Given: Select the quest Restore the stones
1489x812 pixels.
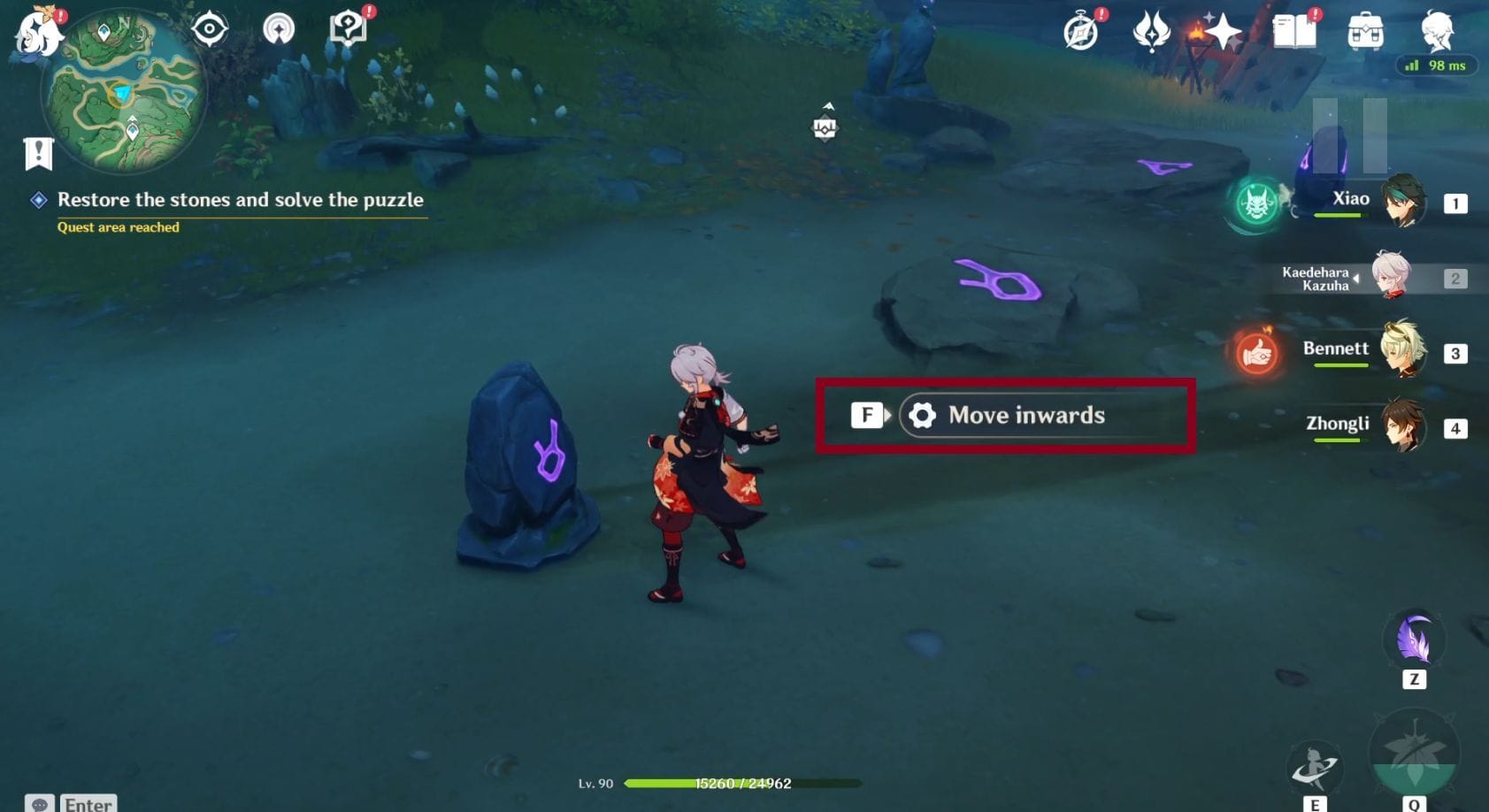Looking at the screenshot, I should 239,200.
